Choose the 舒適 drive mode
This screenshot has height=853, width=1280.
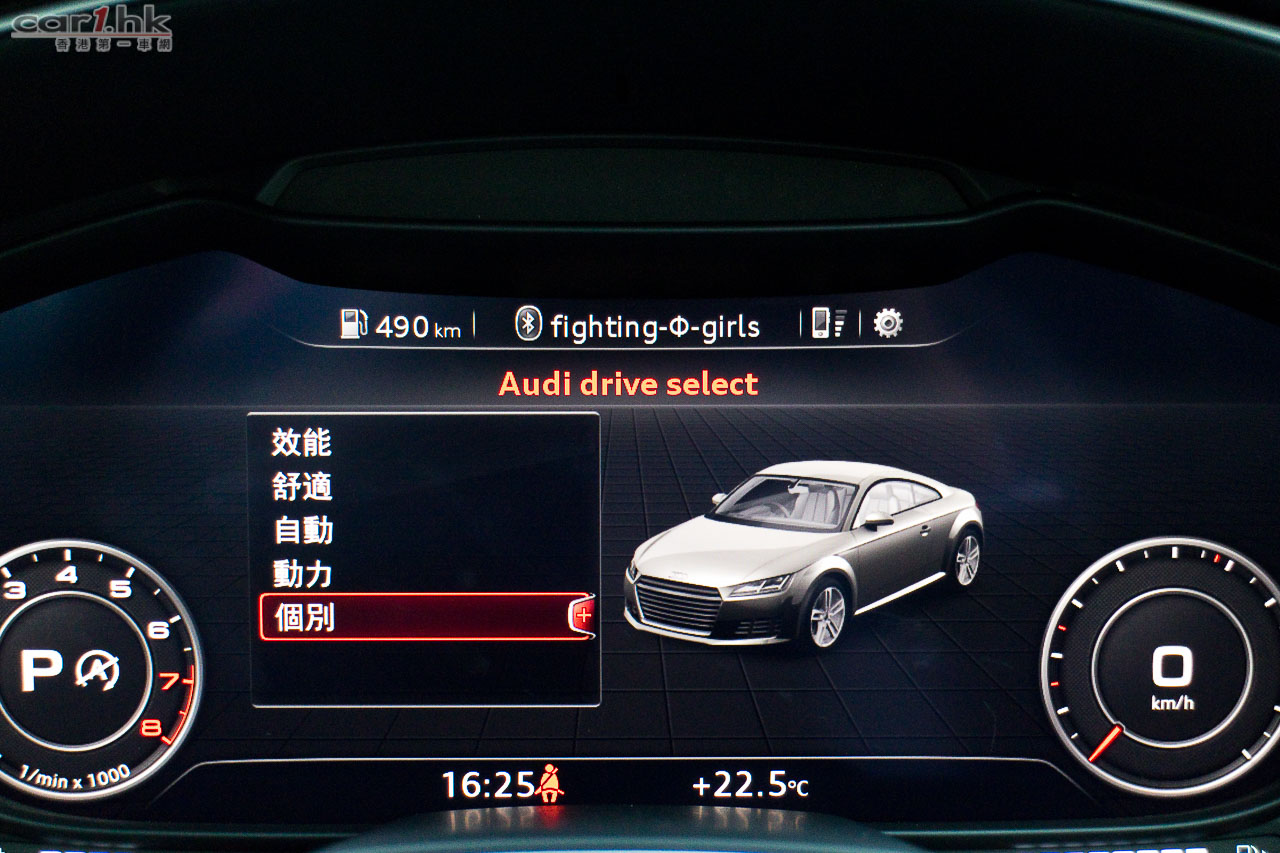[301, 487]
